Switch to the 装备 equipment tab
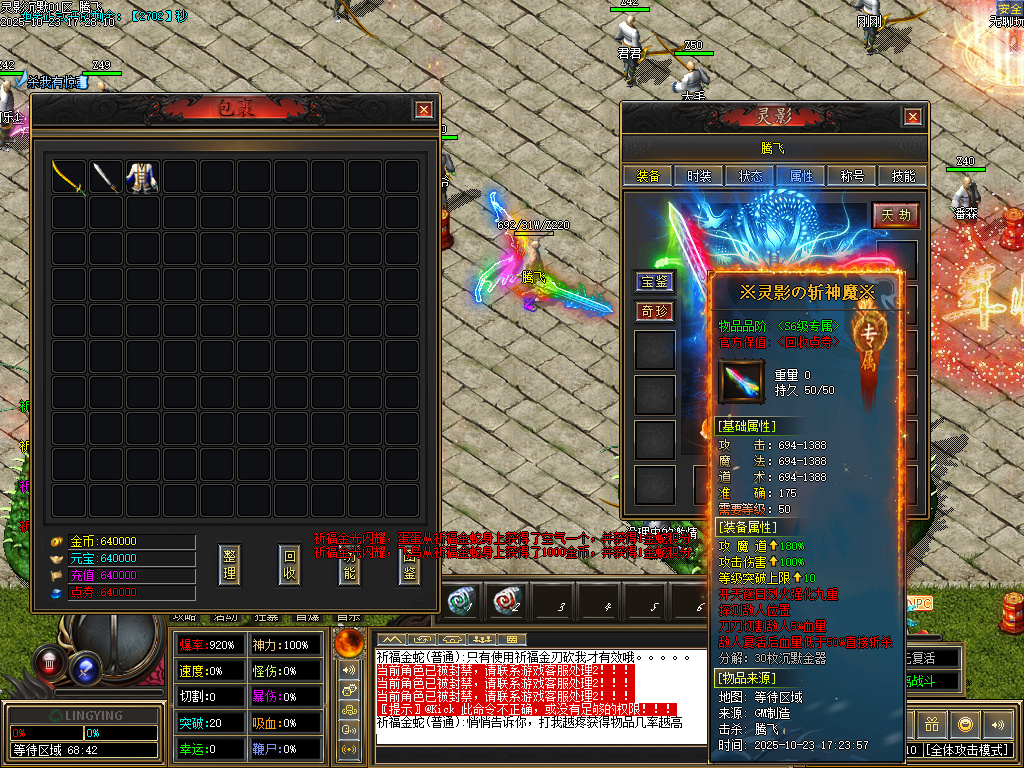1024x768 pixels. 648,176
